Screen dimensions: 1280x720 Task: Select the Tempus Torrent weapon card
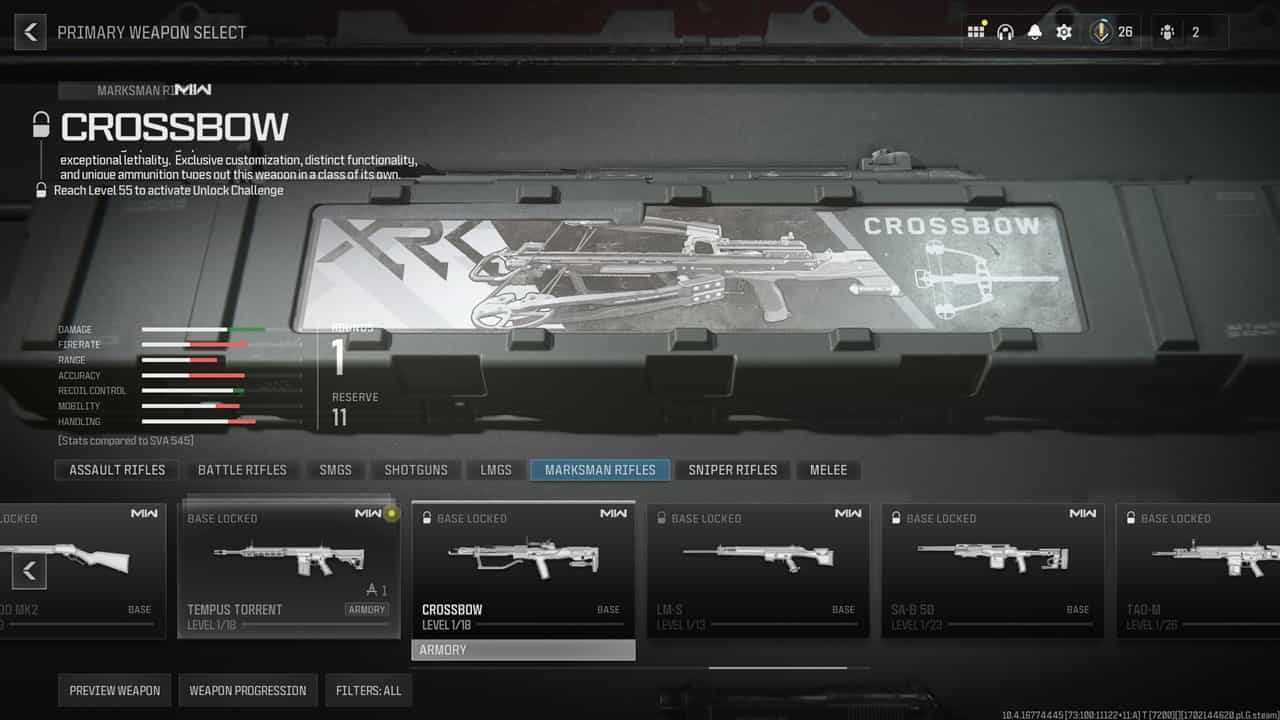pyautogui.click(x=289, y=570)
